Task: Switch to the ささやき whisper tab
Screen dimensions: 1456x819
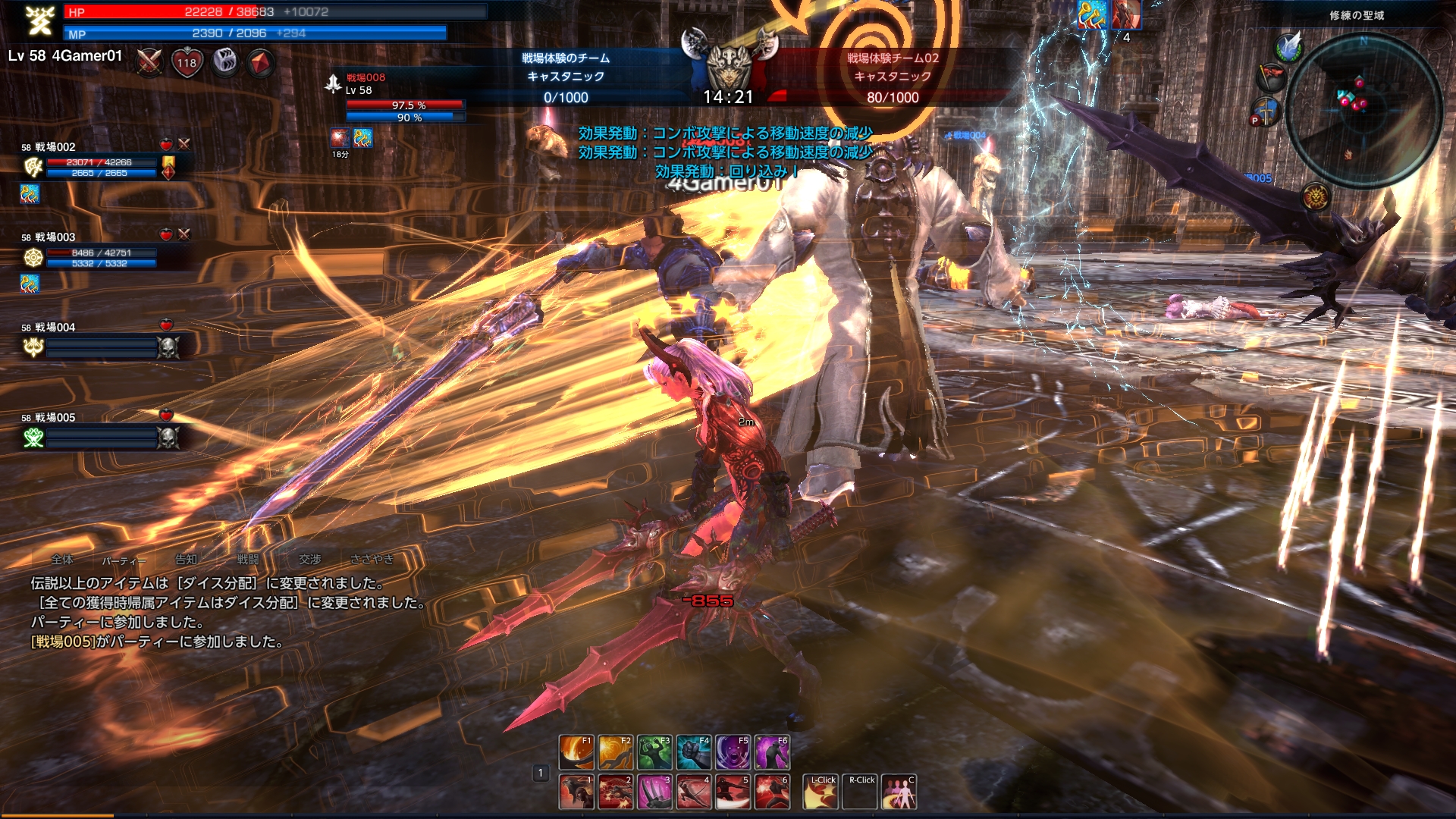Action: [372, 560]
